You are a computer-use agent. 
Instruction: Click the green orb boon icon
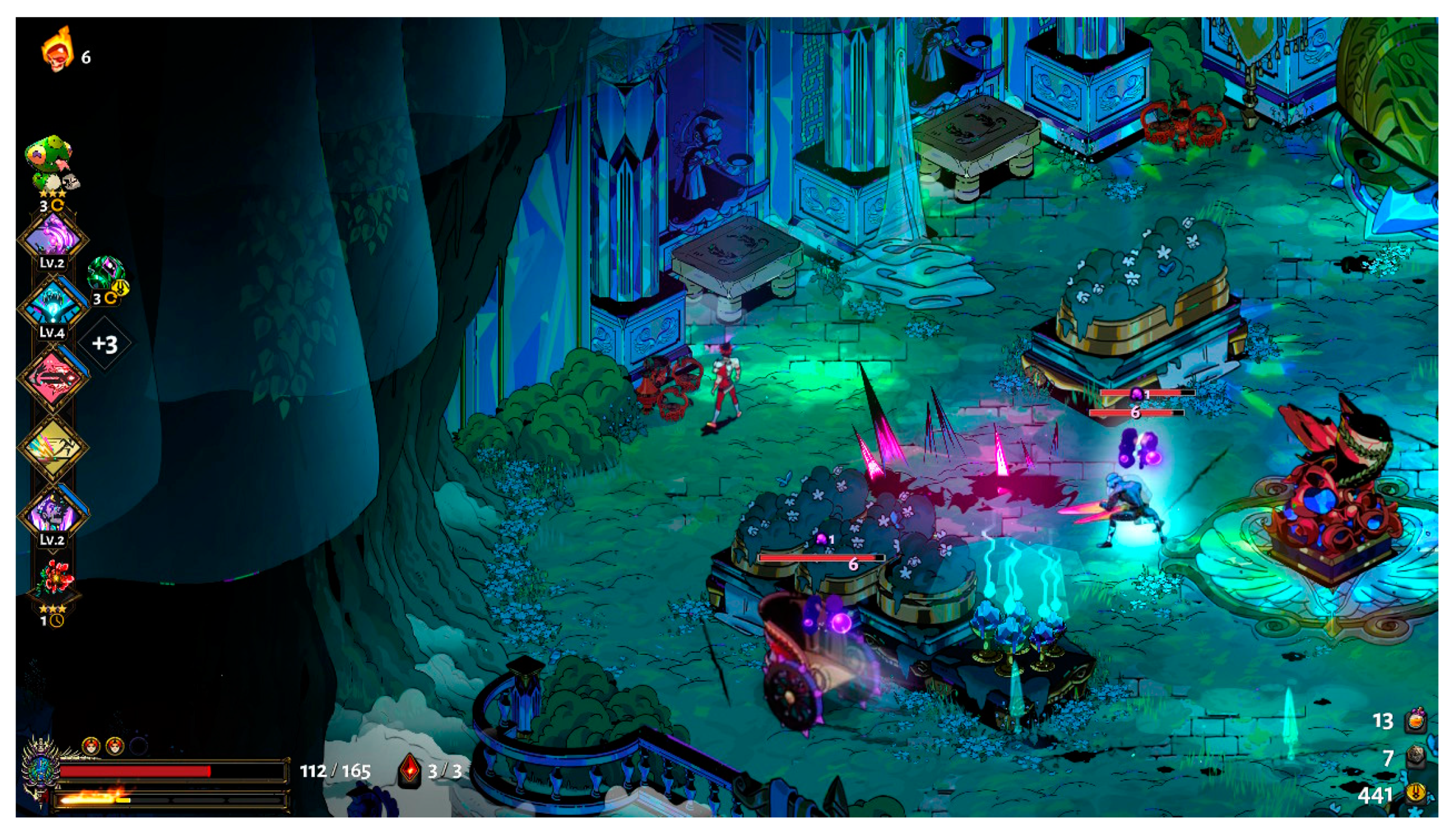click(106, 274)
